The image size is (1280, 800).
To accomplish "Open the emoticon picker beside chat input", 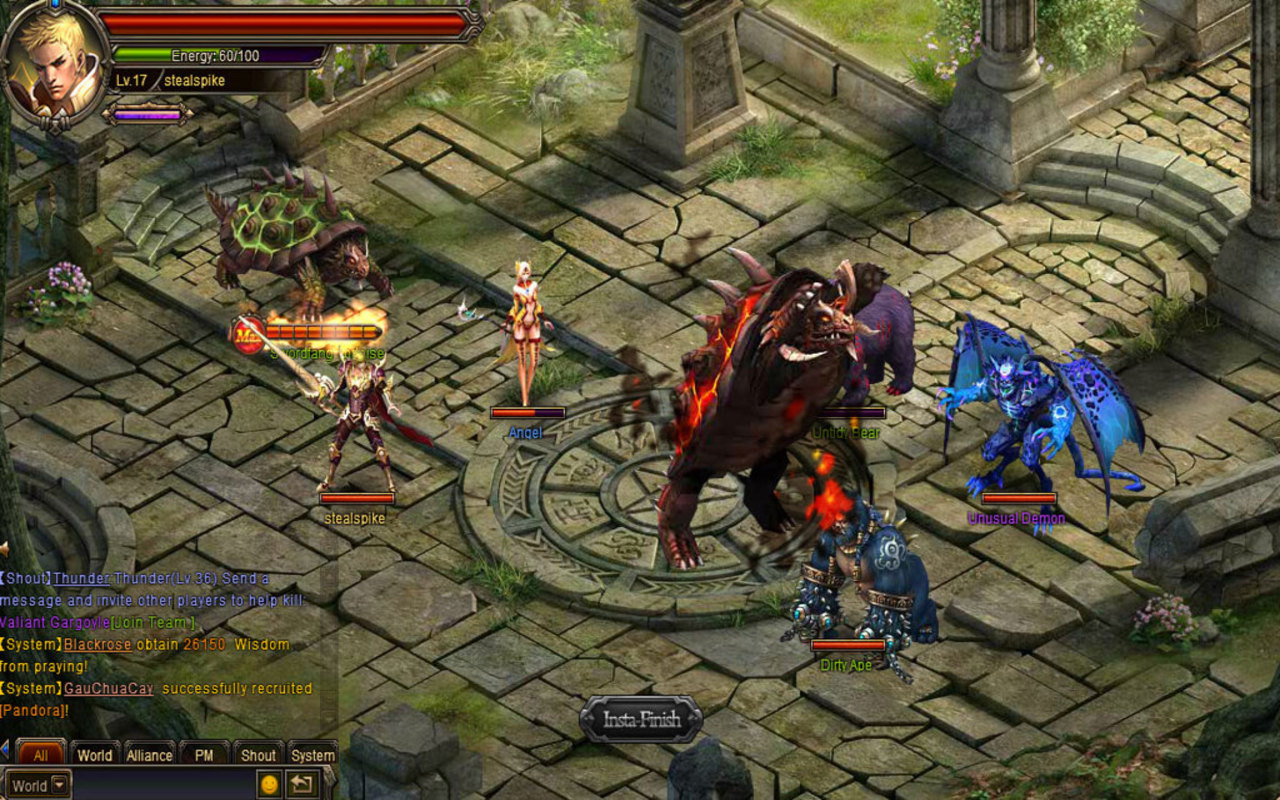I will tap(269, 785).
